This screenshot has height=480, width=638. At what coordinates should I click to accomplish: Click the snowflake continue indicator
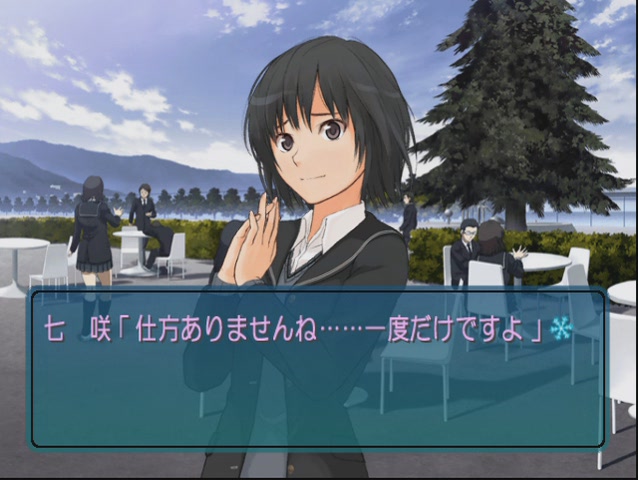coord(561,331)
